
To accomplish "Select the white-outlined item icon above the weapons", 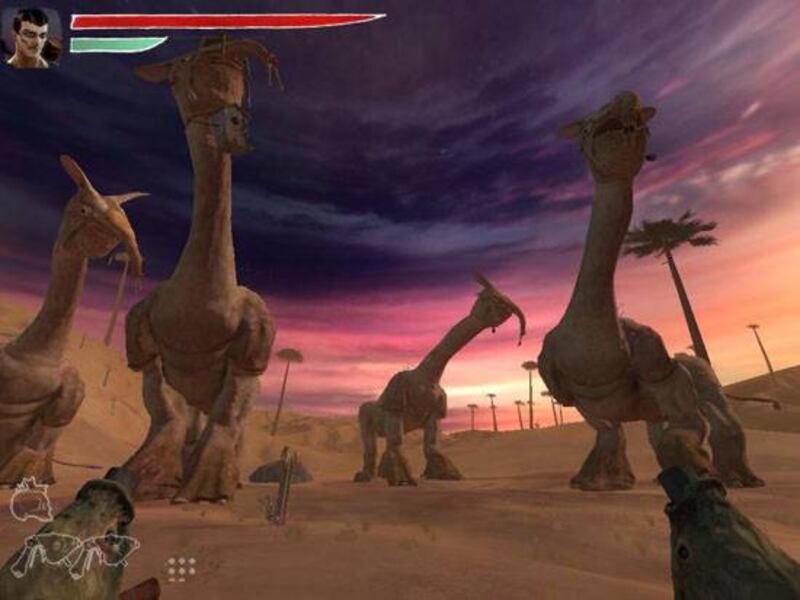I will [x=30, y=500].
